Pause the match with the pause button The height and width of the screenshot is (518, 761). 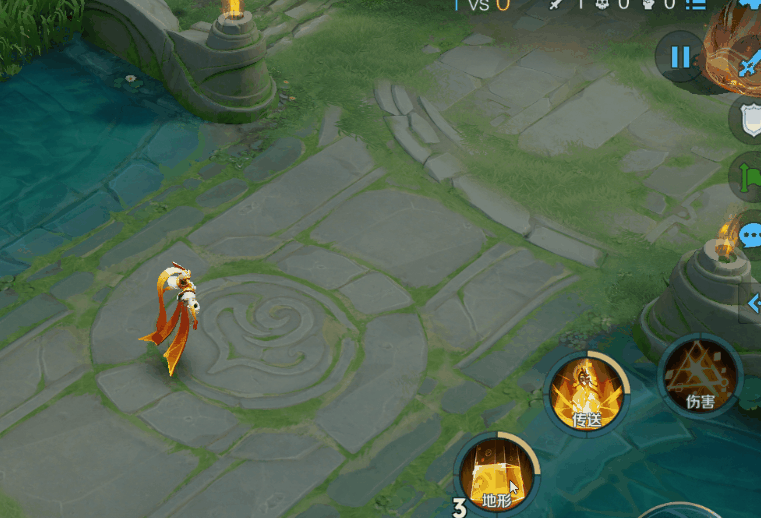(x=680, y=57)
